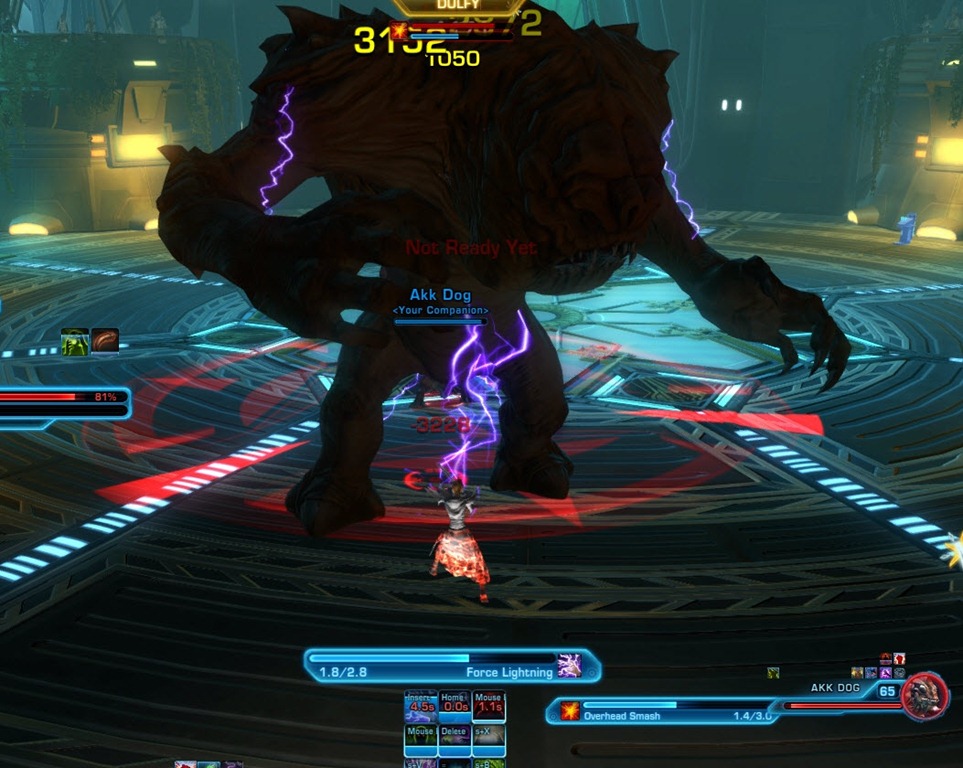
Task: Inspect the green buff icon
Action: pyautogui.click(x=74, y=341)
